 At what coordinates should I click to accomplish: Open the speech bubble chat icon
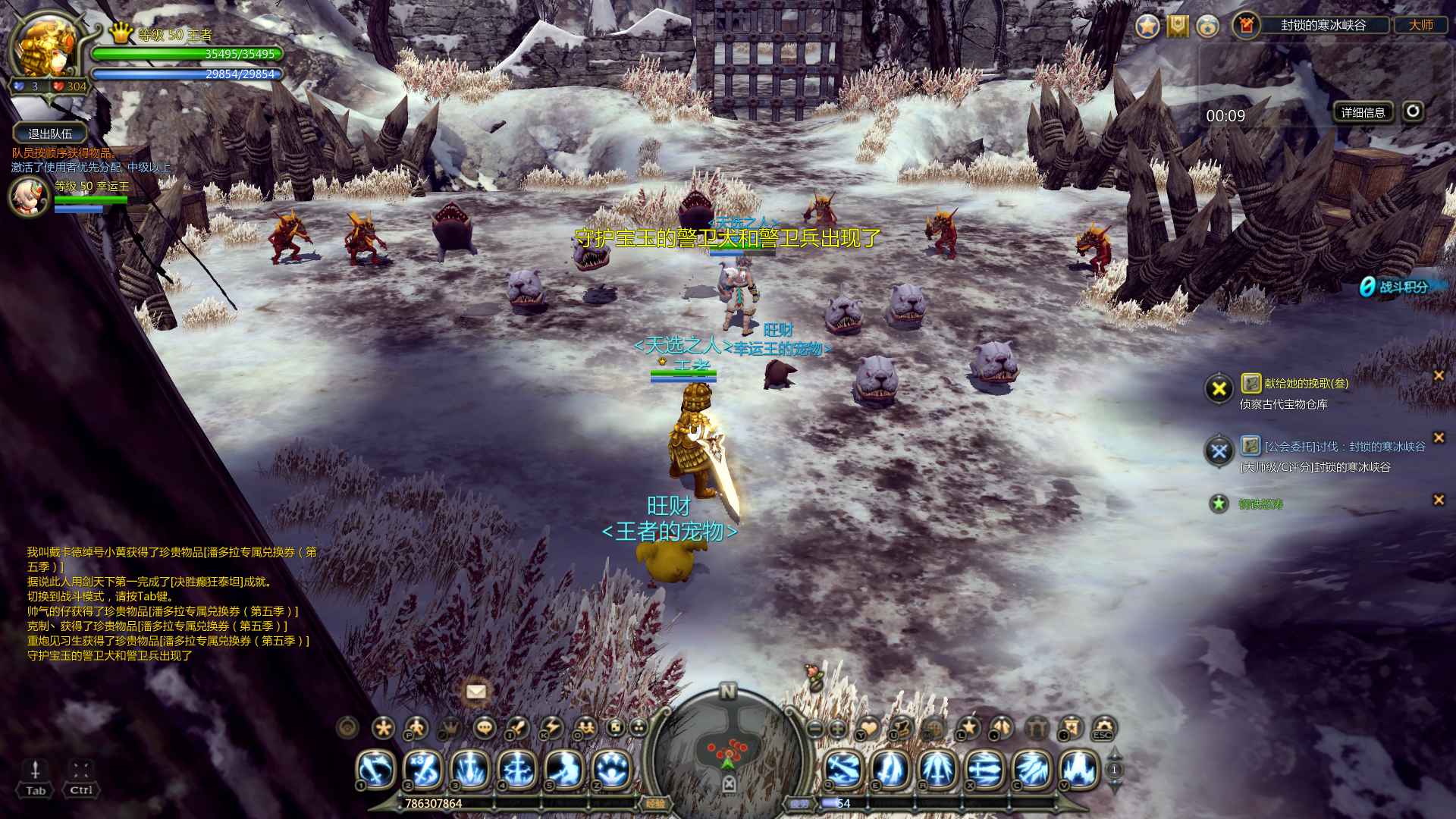485,729
